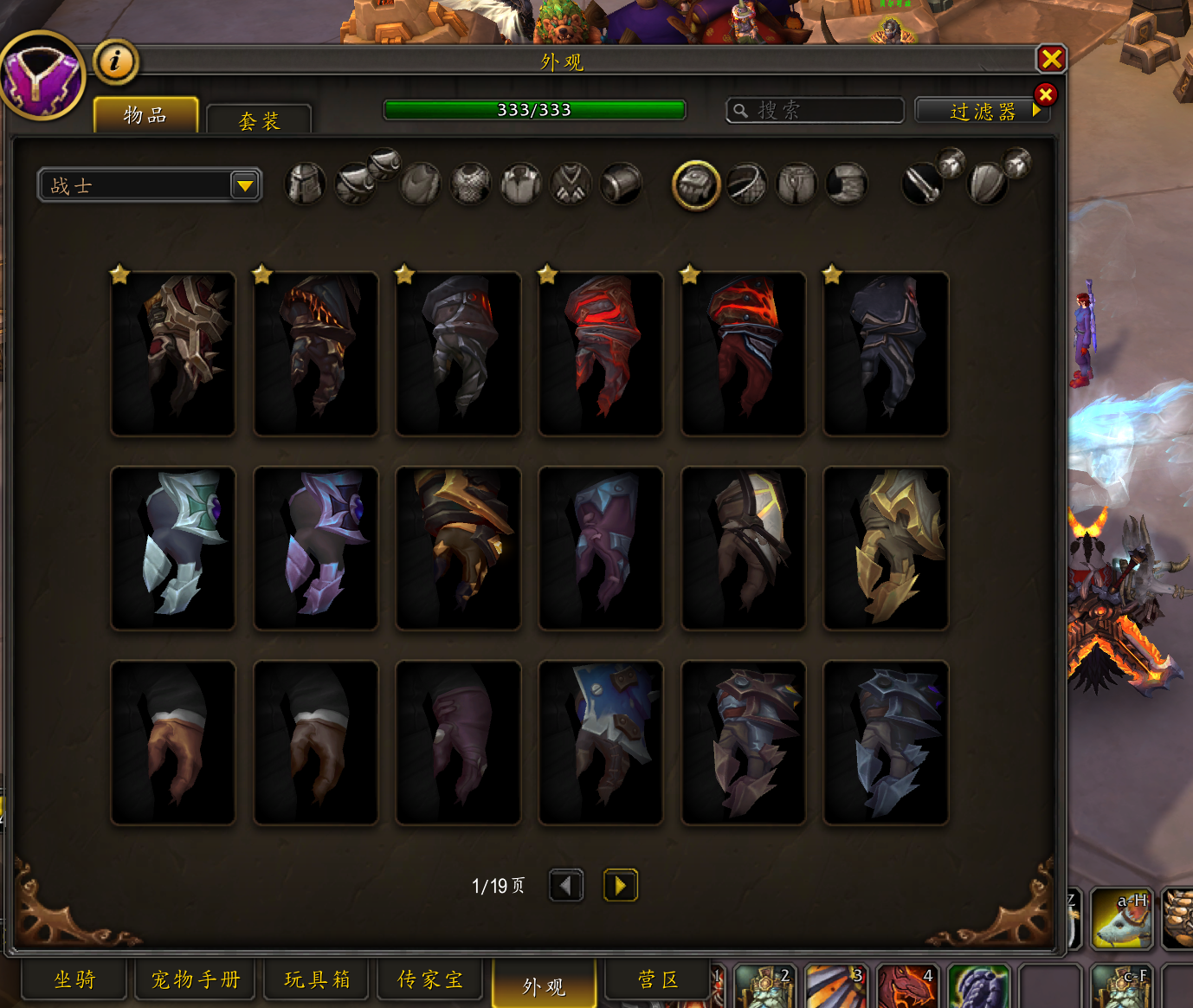Screen dimensions: 1193x1008
Task: Go to the next appearance page
Action: (x=620, y=885)
